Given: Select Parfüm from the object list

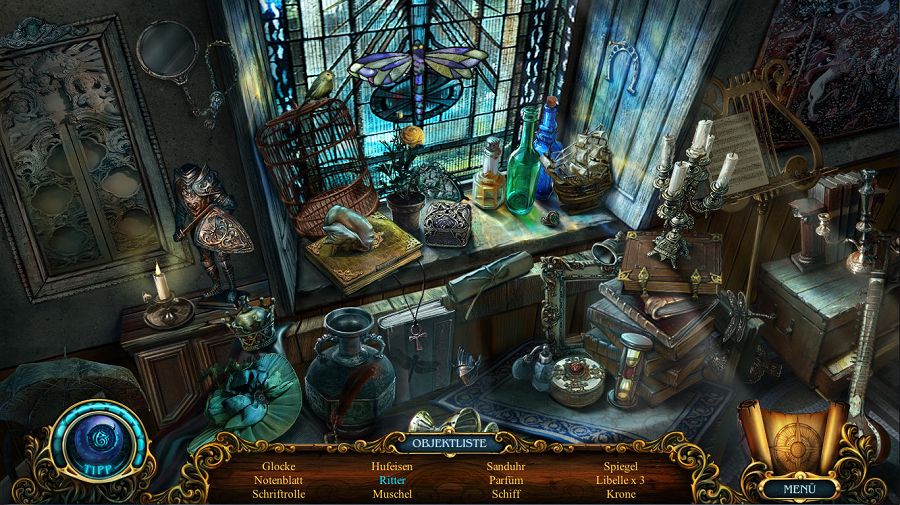Looking at the screenshot, I should (506, 480).
